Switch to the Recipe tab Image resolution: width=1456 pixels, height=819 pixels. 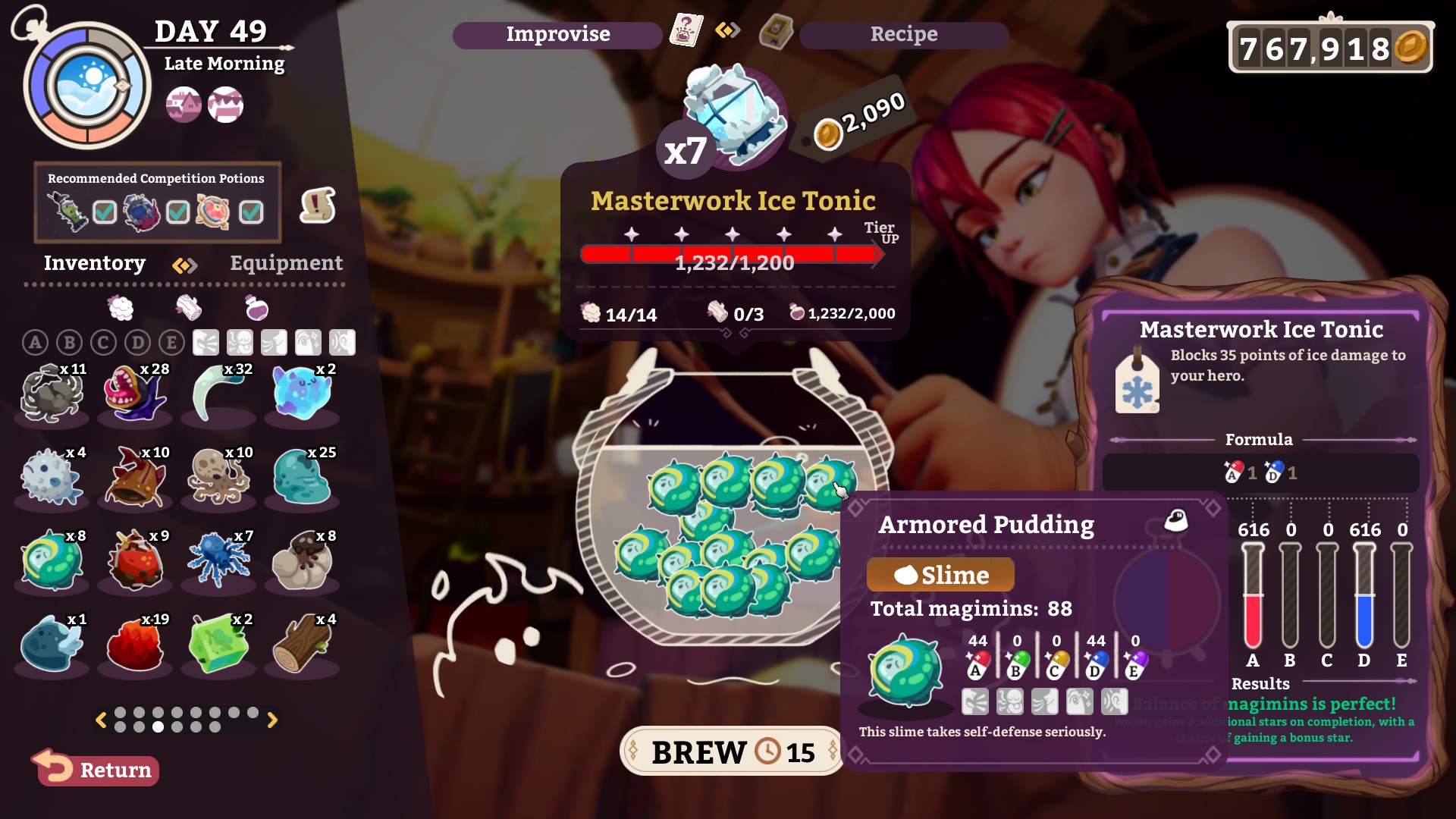click(903, 35)
